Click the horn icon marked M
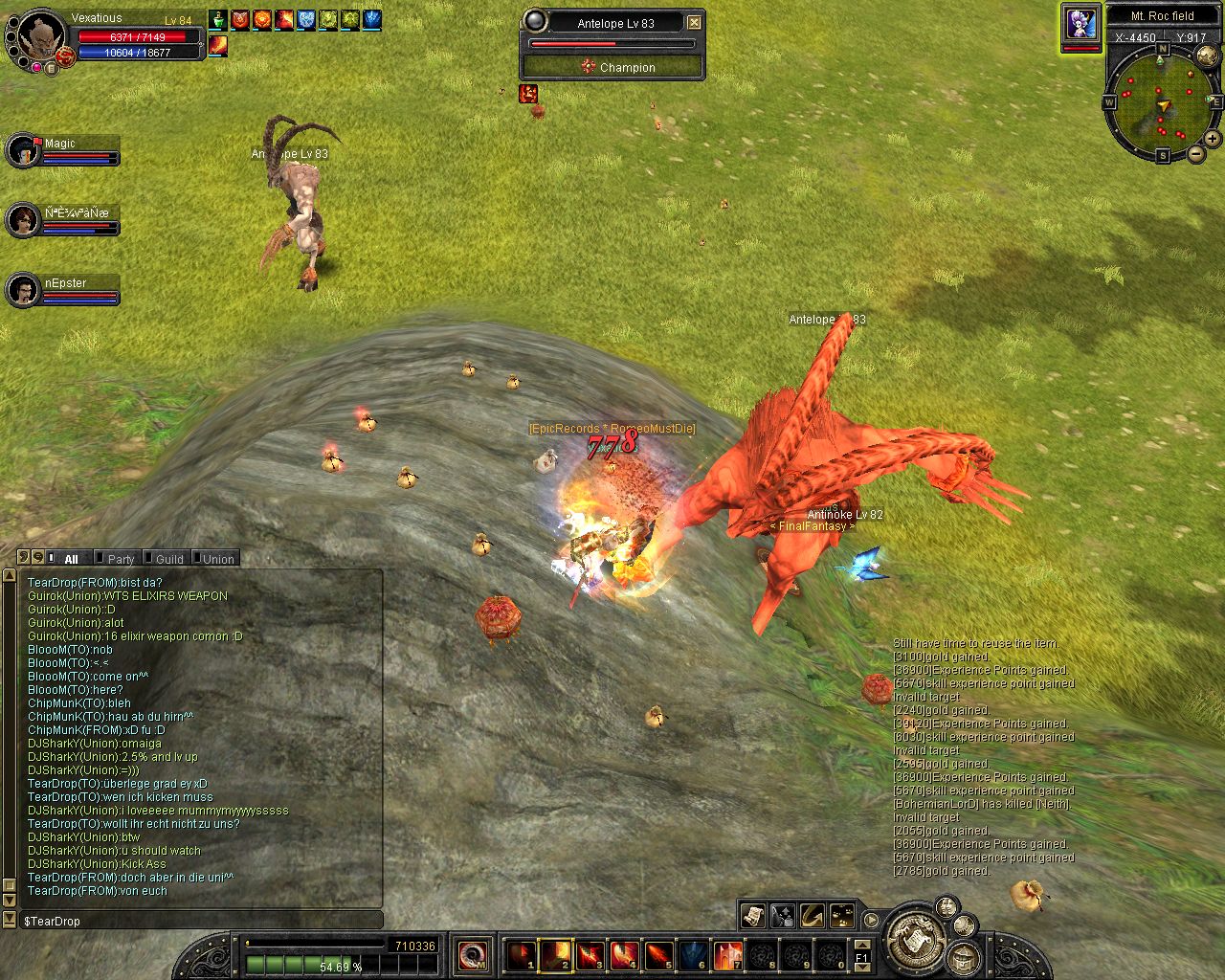The width and height of the screenshot is (1225, 980). (473, 955)
